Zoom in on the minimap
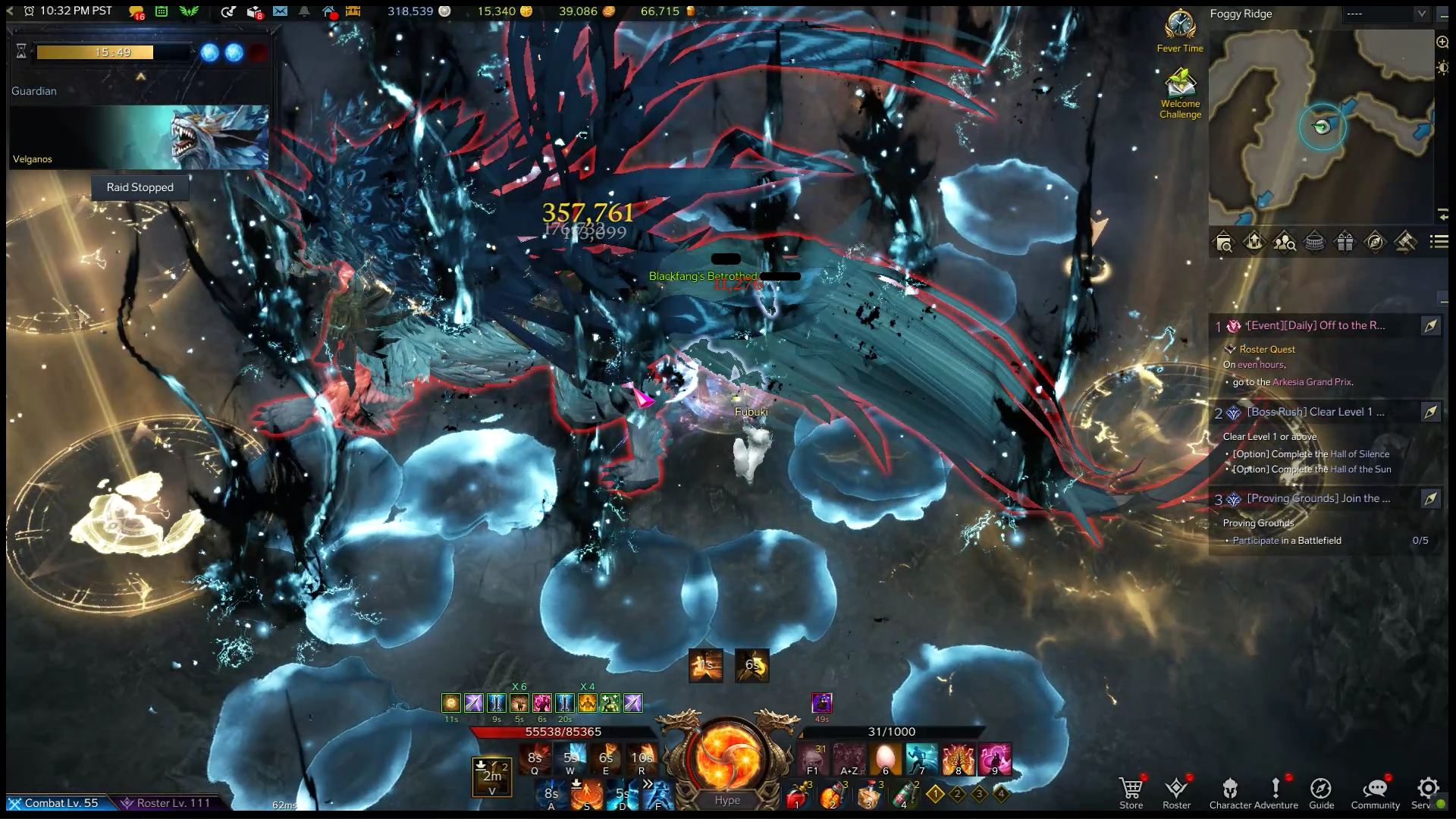This screenshot has height=819, width=1456. pos(1442,42)
